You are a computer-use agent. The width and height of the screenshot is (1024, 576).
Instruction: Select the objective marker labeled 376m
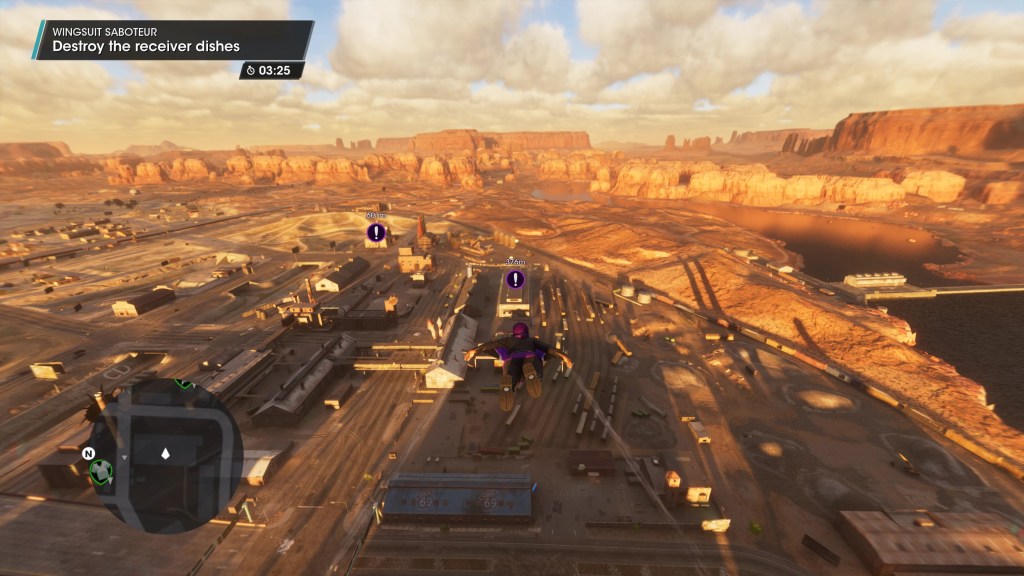tap(515, 279)
